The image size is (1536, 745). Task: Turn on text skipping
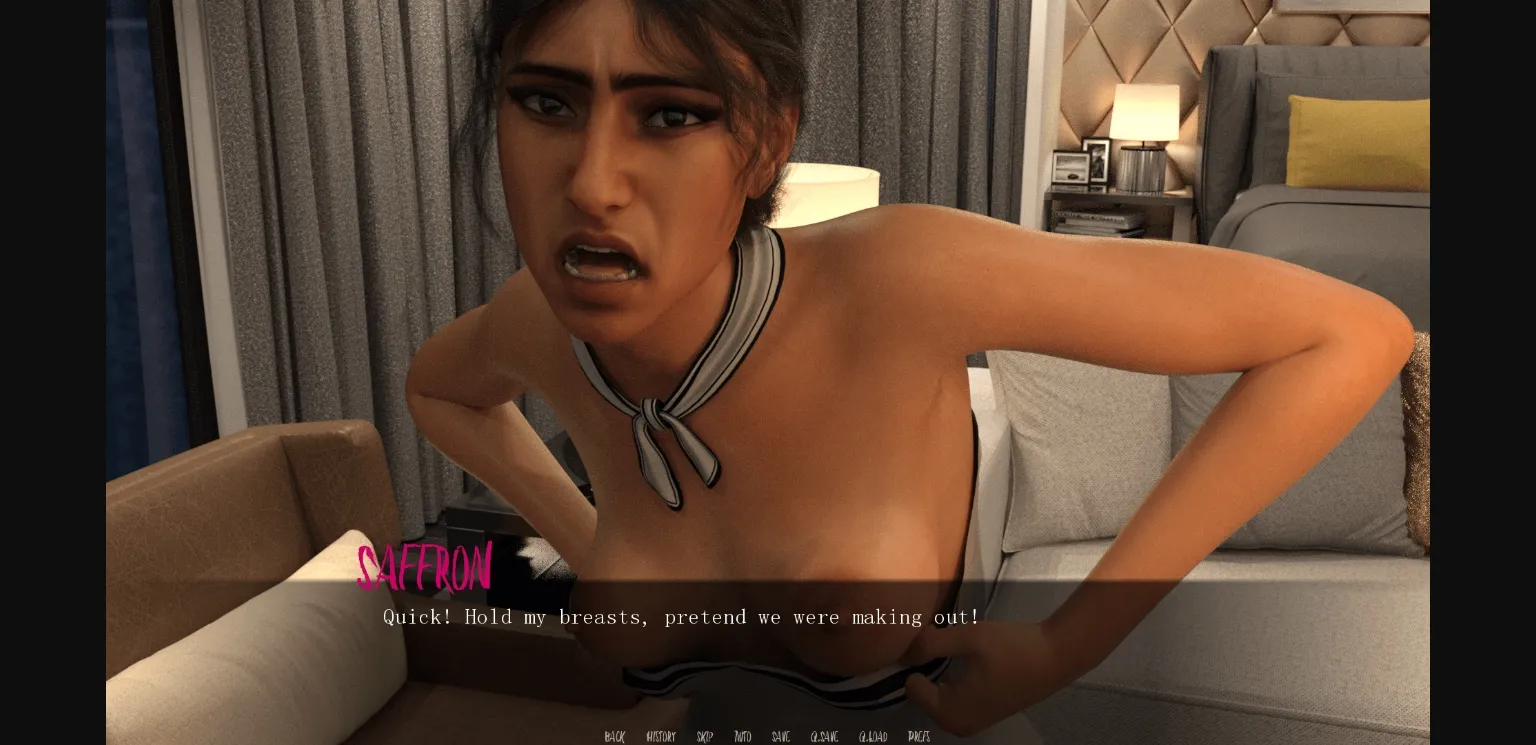tap(703, 737)
